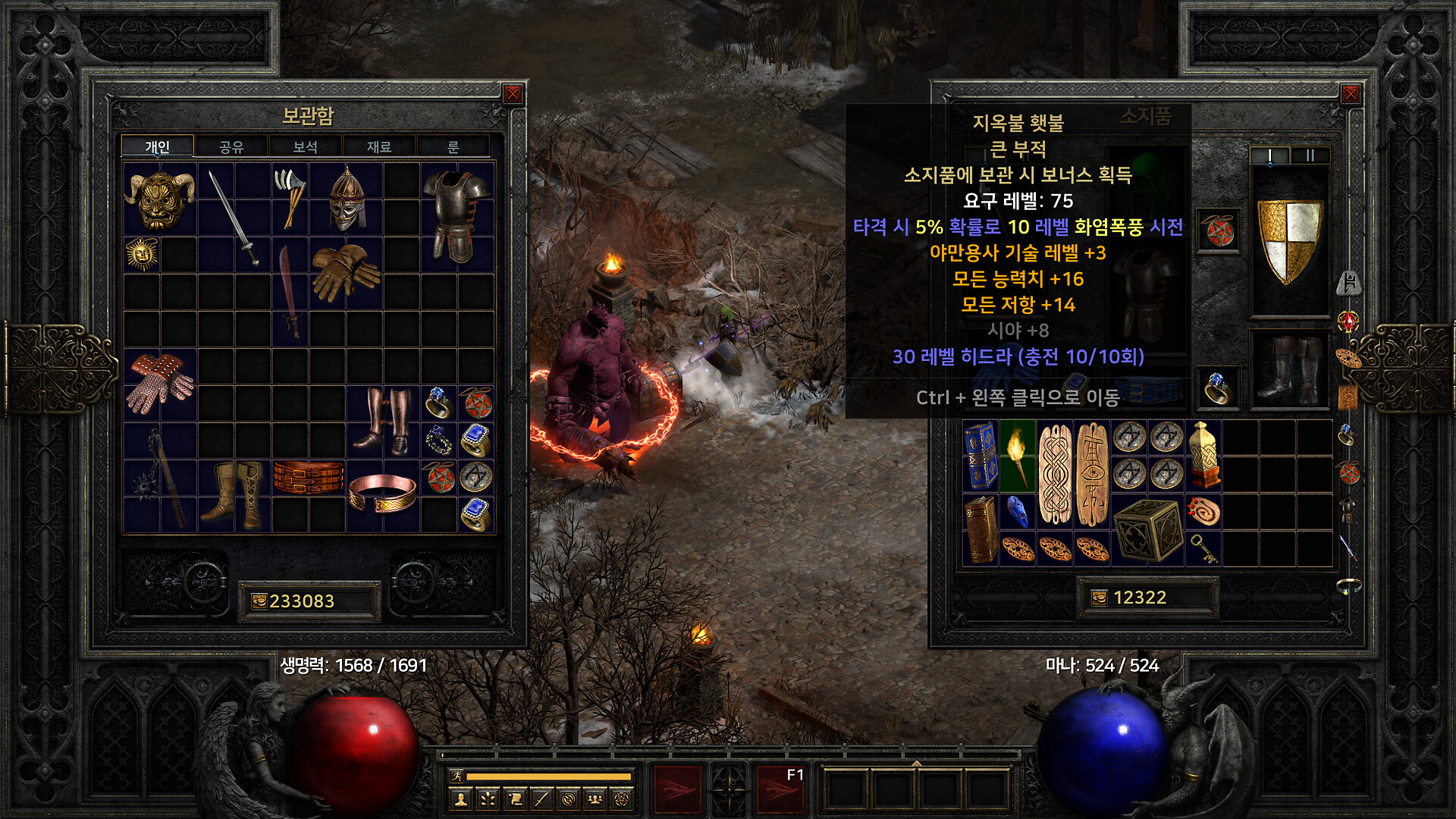Select the 룬 stash tab
This screenshot has width=1456, height=819.
[453, 146]
